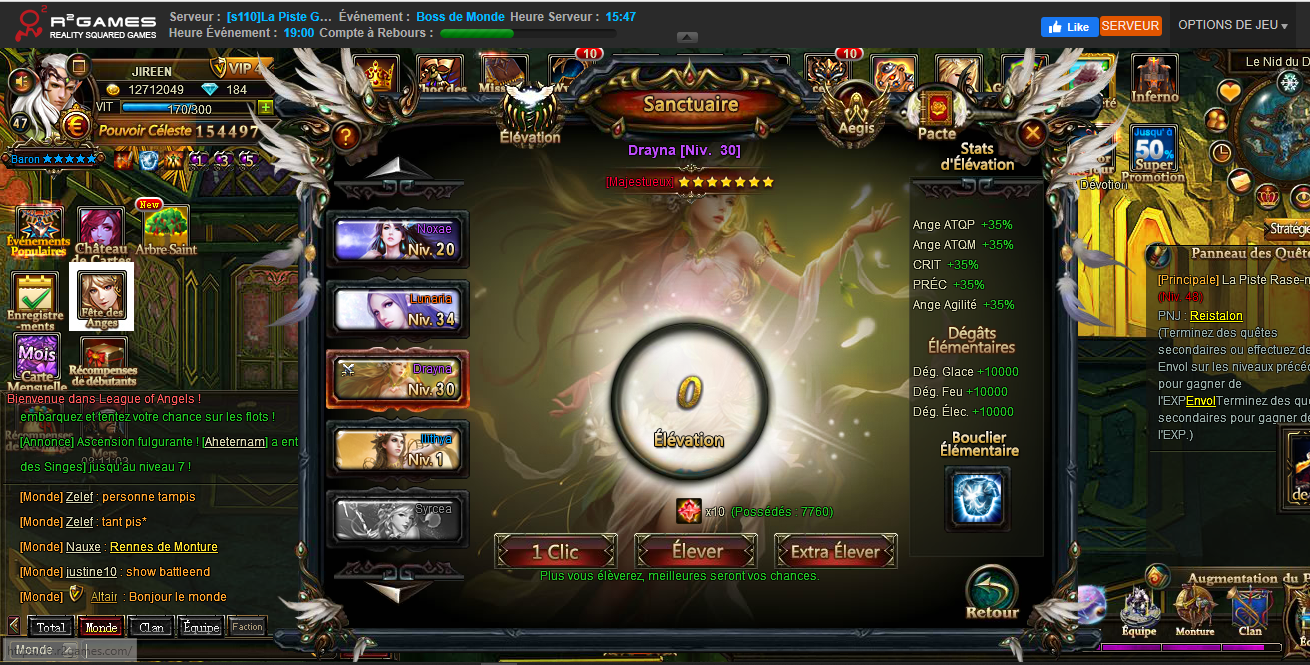The image size is (1310, 665).
Task: Click the 1 Clic button
Action: pos(555,551)
